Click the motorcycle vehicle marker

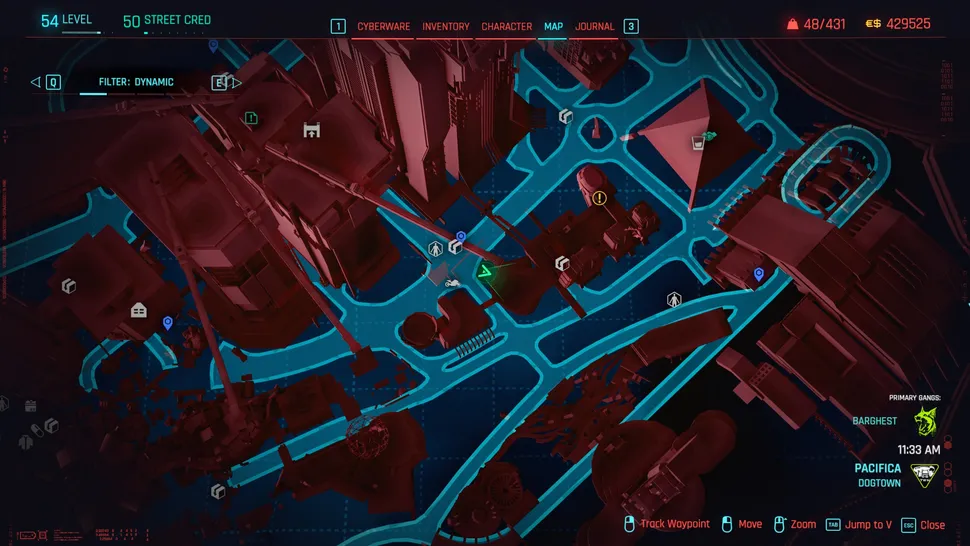coord(452,285)
